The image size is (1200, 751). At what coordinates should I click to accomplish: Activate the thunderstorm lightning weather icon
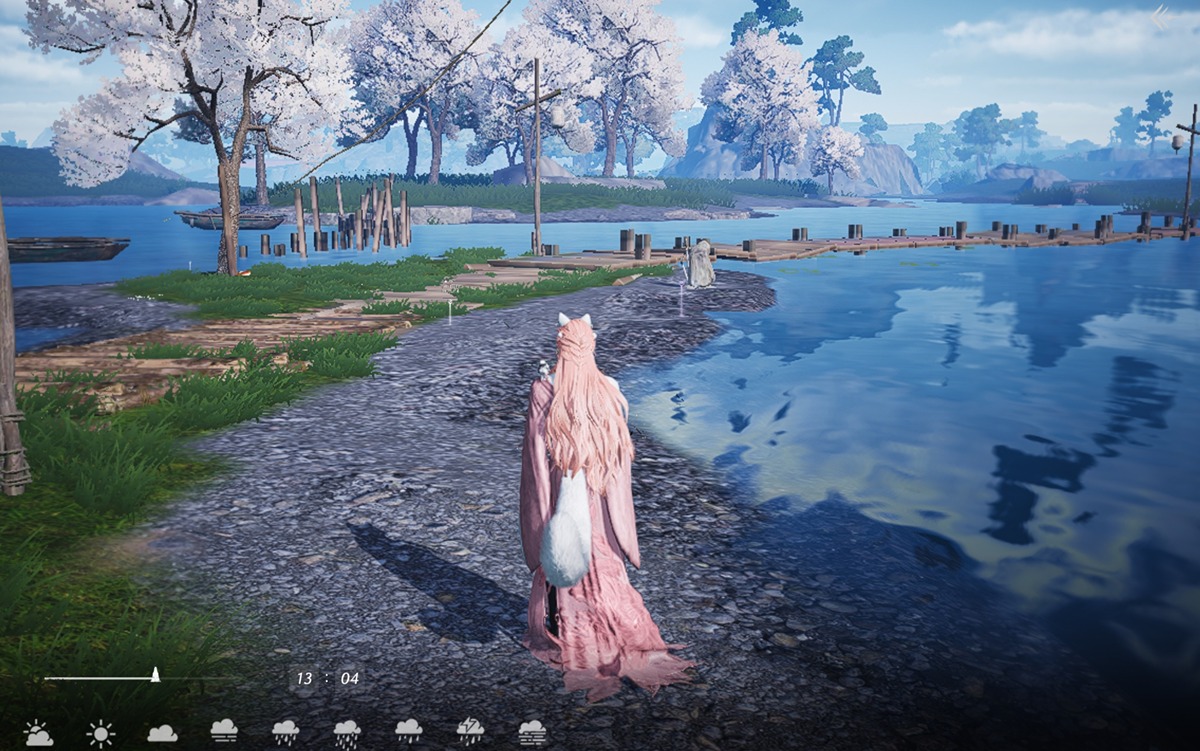point(470,731)
